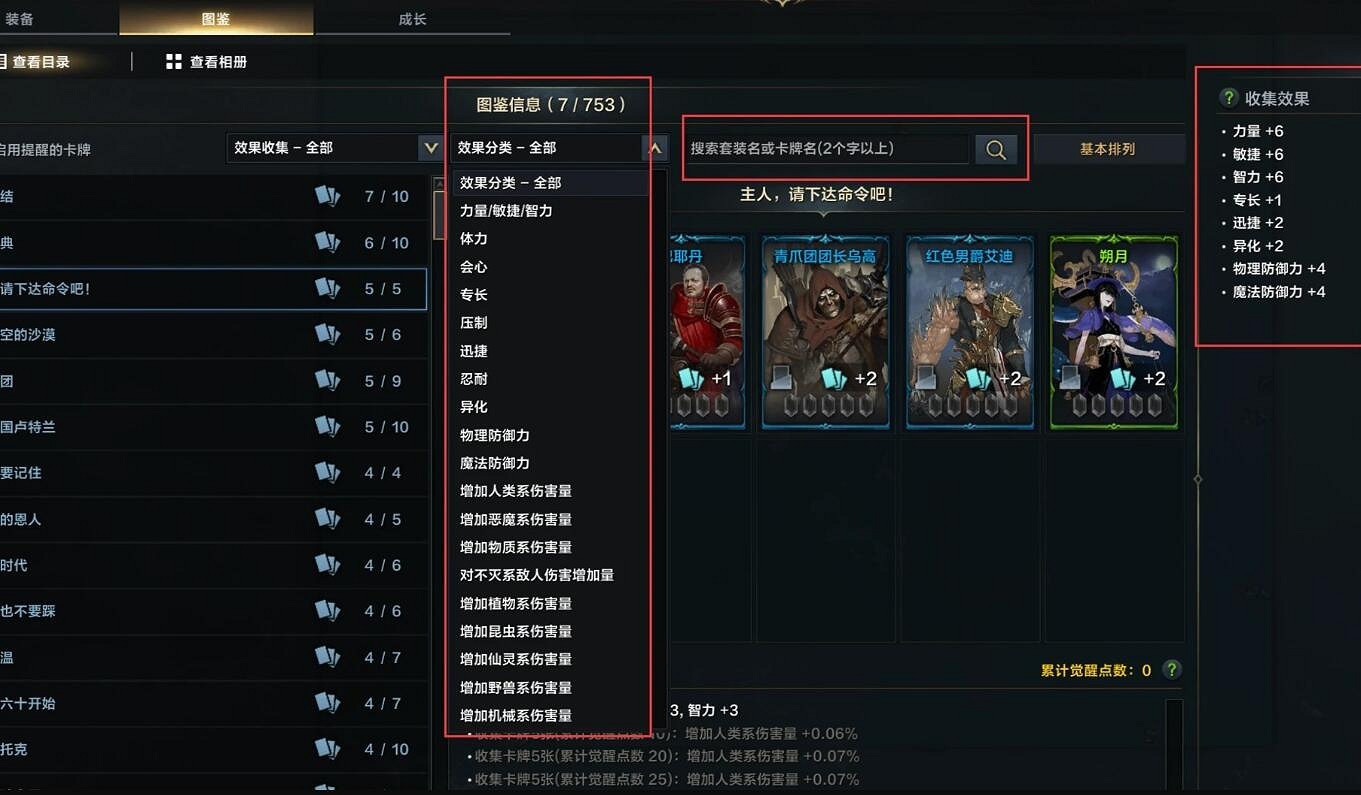The height and width of the screenshot is (795, 1361).
Task: Select 物理防御力 from the effect category list
Action: pos(495,435)
